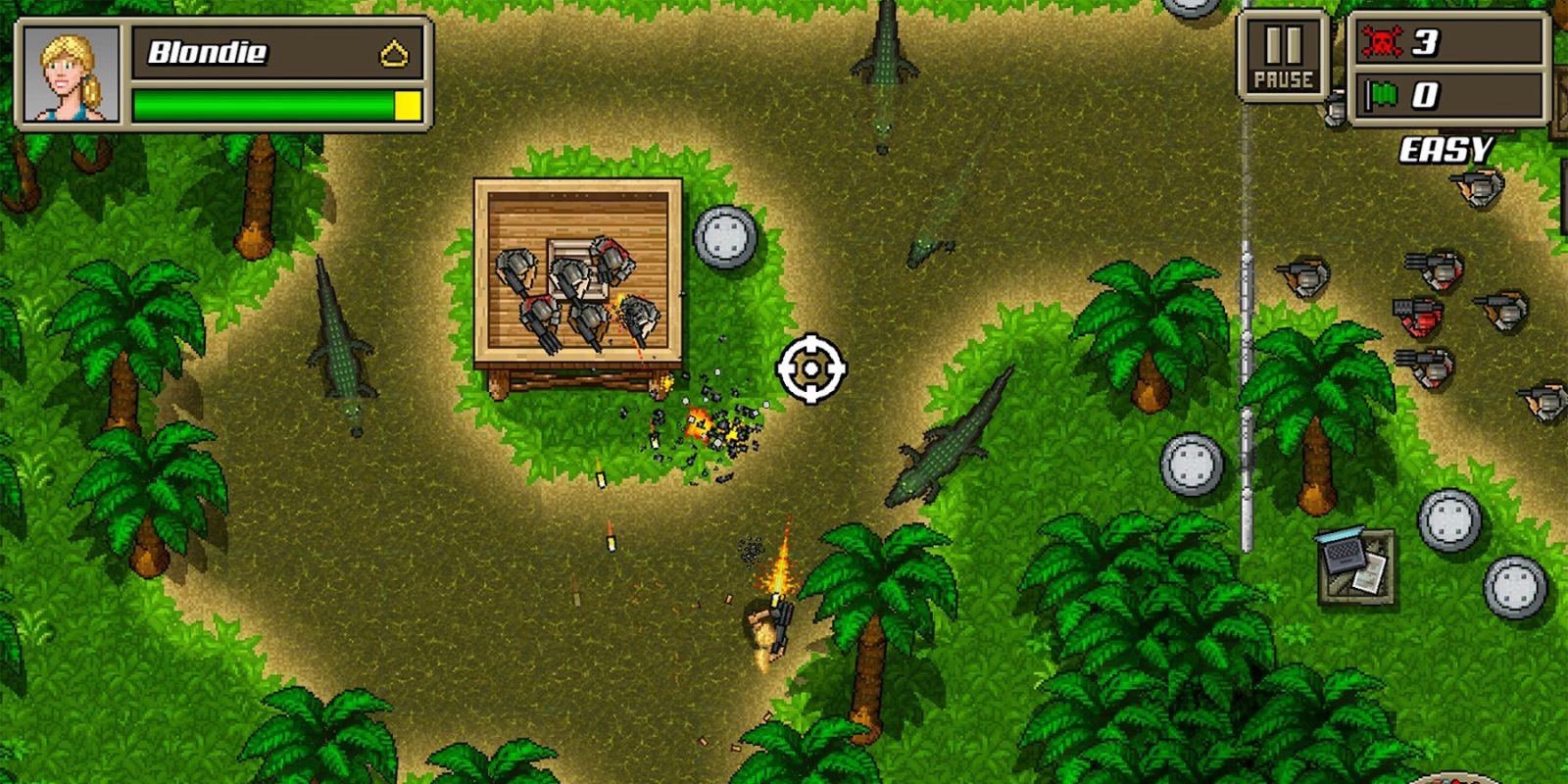Image resolution: width=1568 pixels, height=784 pixels.
Task: Click the pause bars icon above the PAUSE label
Action: click(x=1285, y=44)
